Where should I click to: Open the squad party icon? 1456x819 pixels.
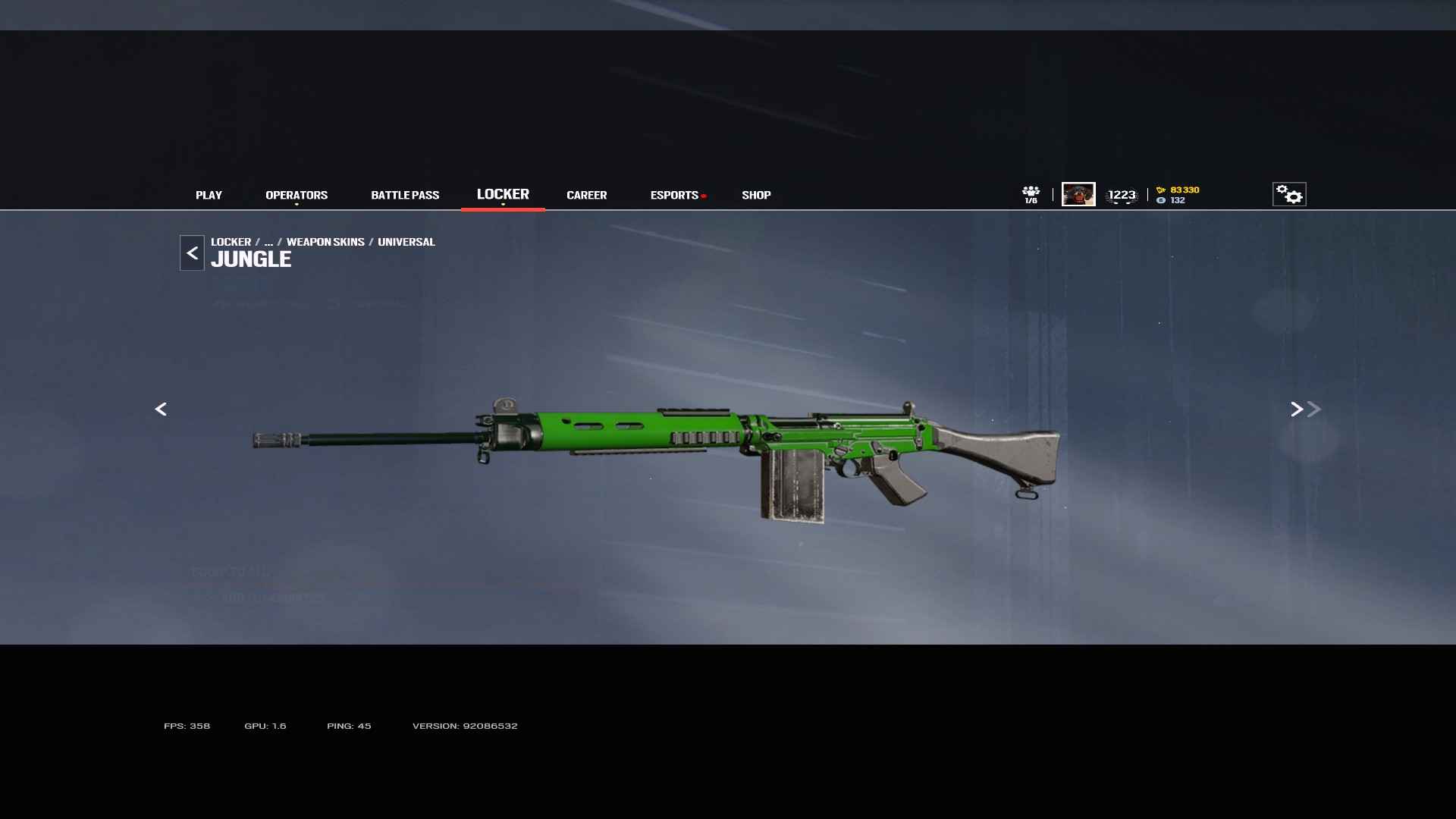1031,194
